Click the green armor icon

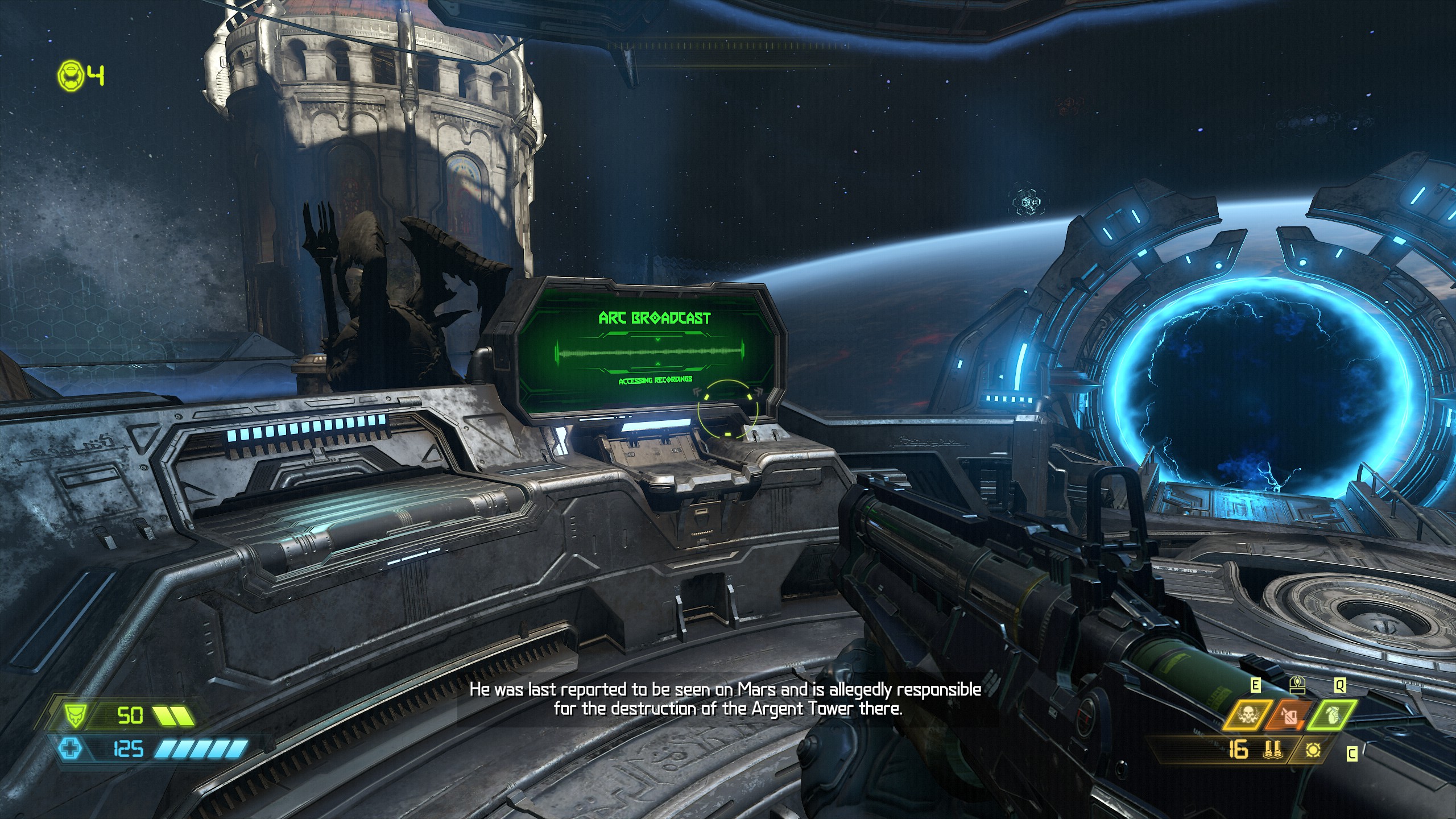pos(73,715)
